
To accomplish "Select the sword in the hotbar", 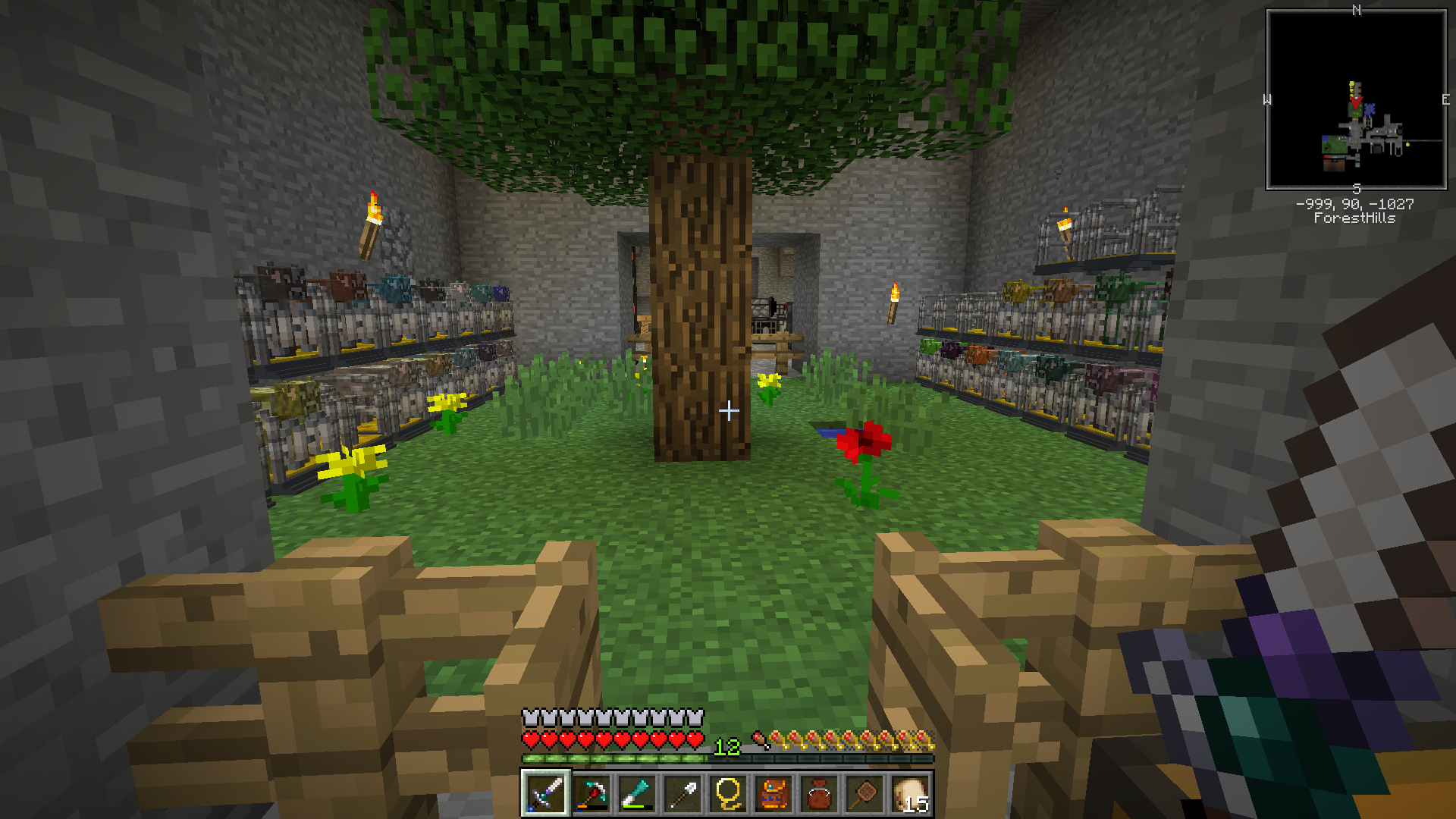I will coord(545,794).
